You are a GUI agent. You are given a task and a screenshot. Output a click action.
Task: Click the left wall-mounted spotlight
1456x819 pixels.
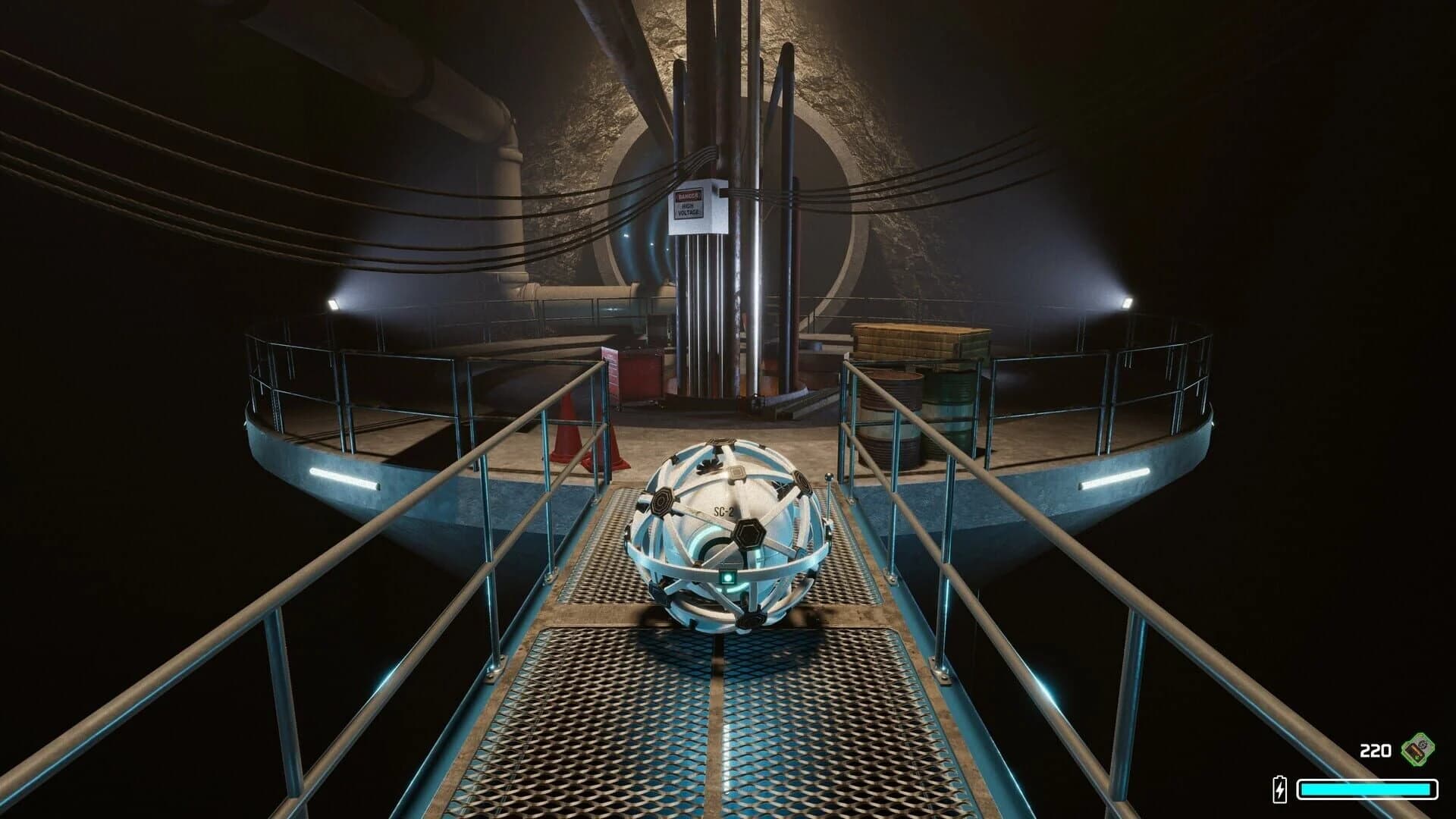[x=334, y=303]
